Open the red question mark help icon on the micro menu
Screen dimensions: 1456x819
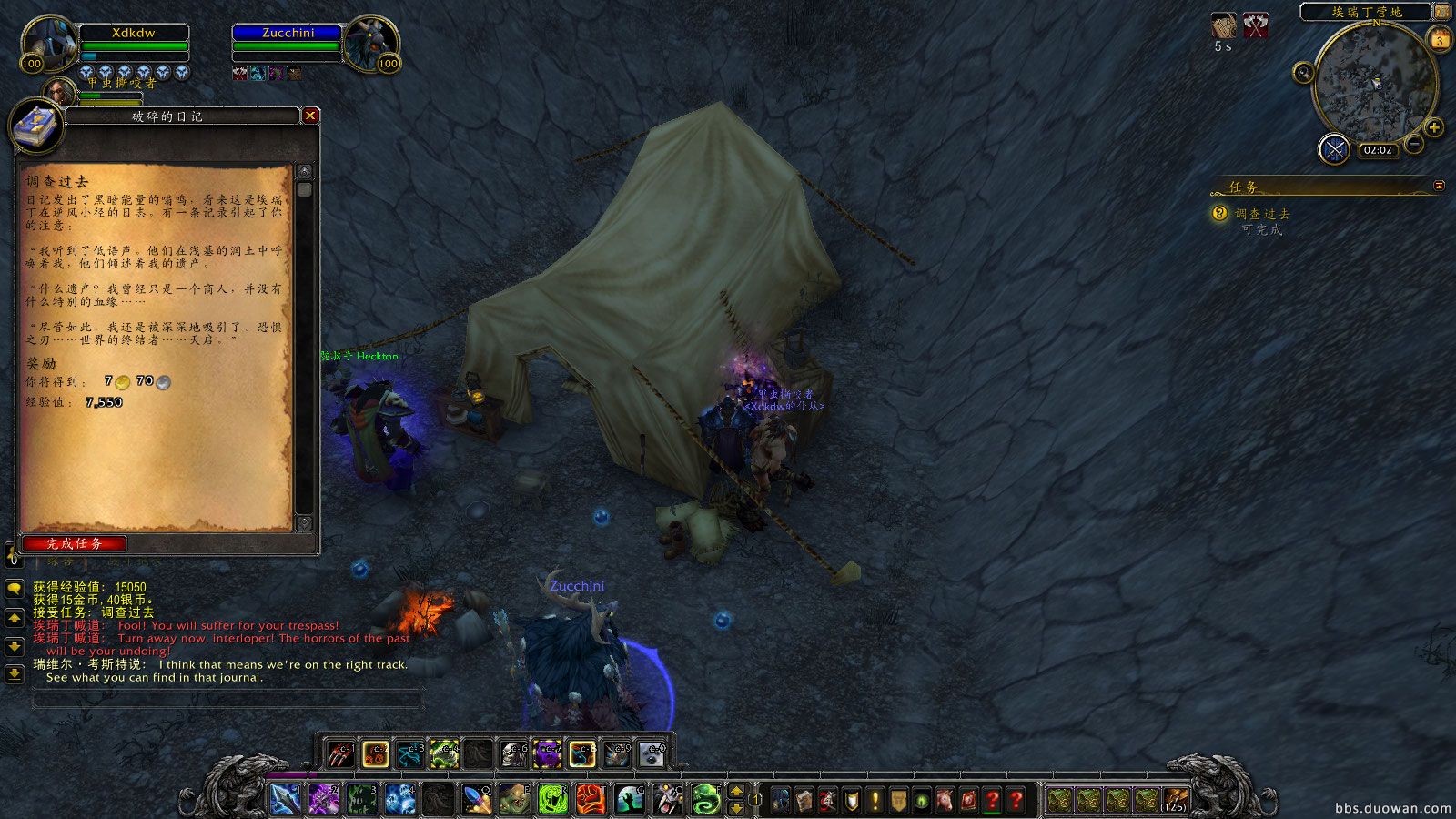point(1016,800)
